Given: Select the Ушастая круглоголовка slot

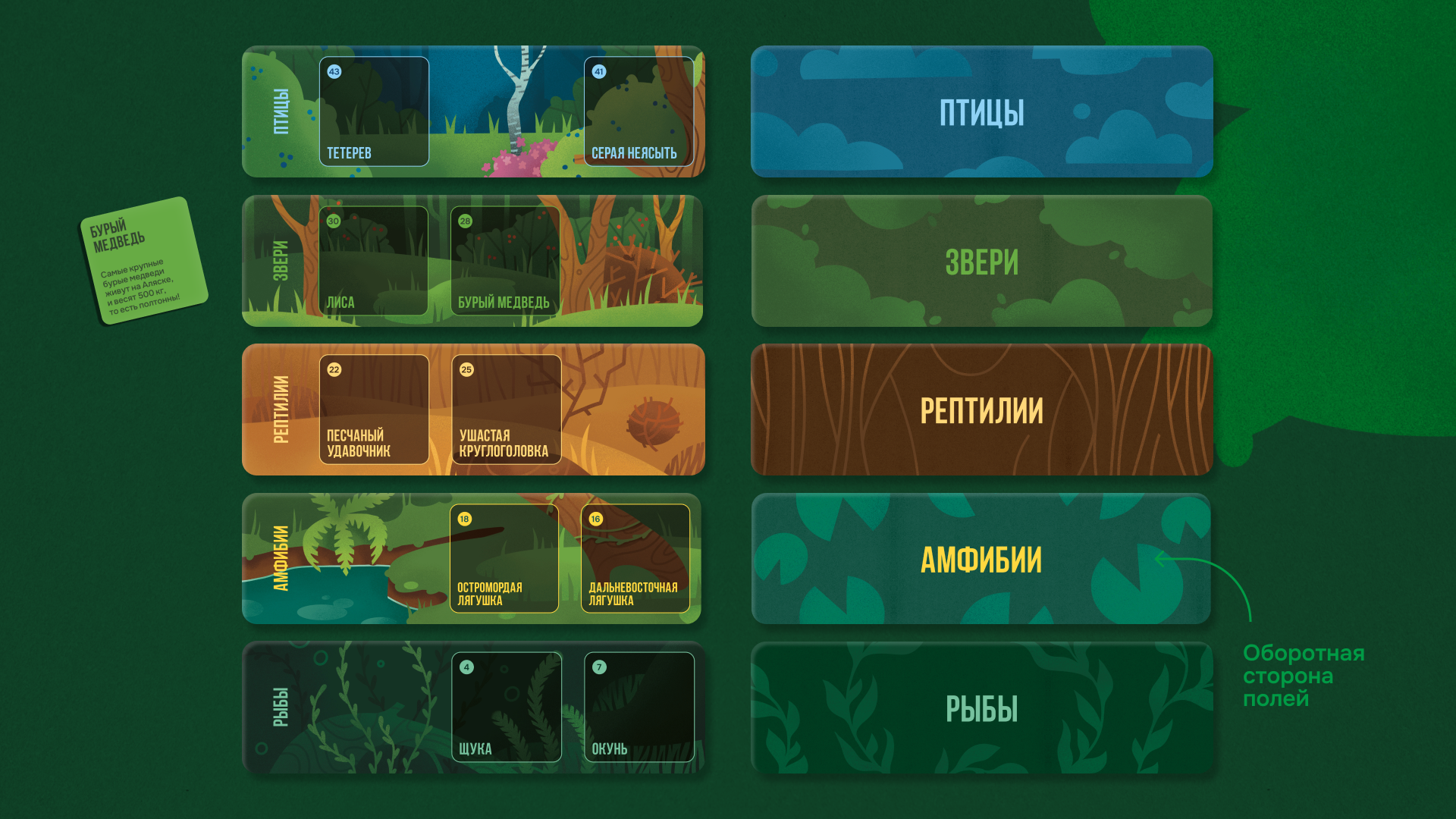Looking at the screenshot, I should [506, 409].
